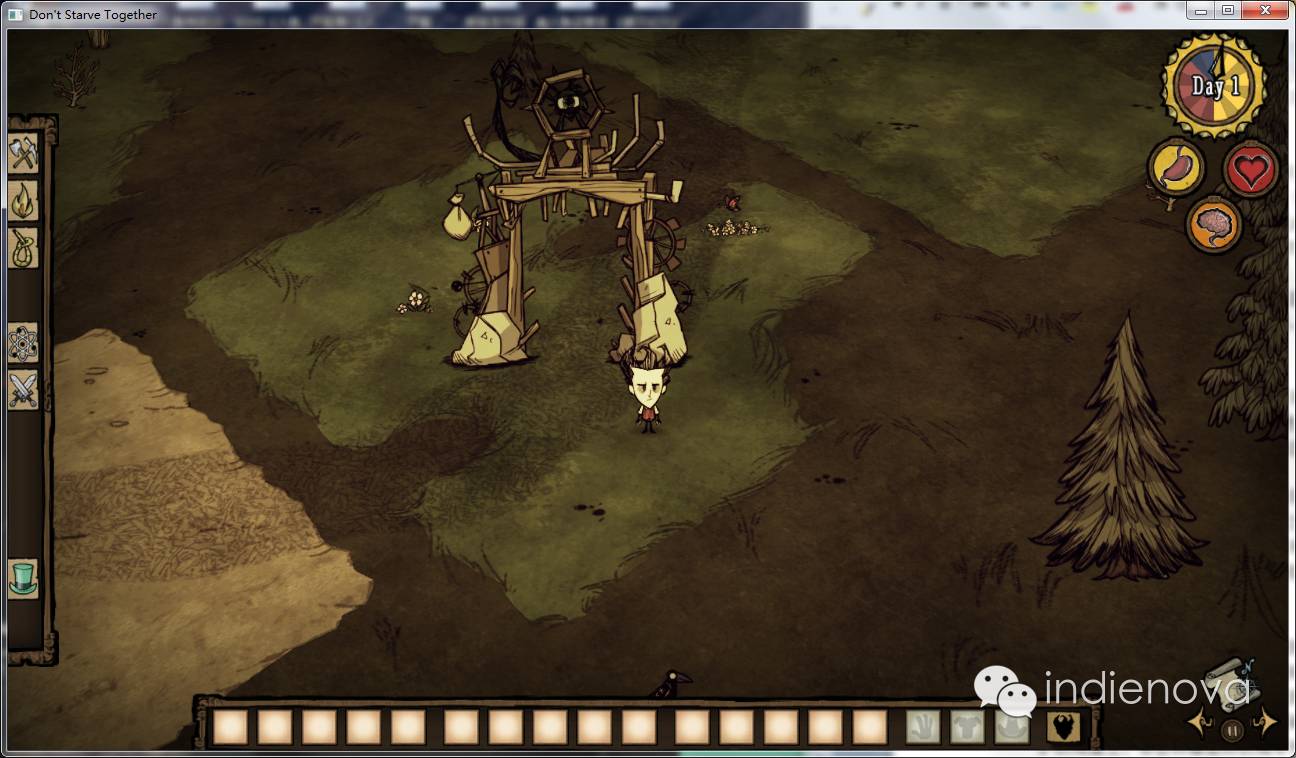Close the Don't Starve Together window
Screen dimensions: 1296x758
click(1266, 11)
